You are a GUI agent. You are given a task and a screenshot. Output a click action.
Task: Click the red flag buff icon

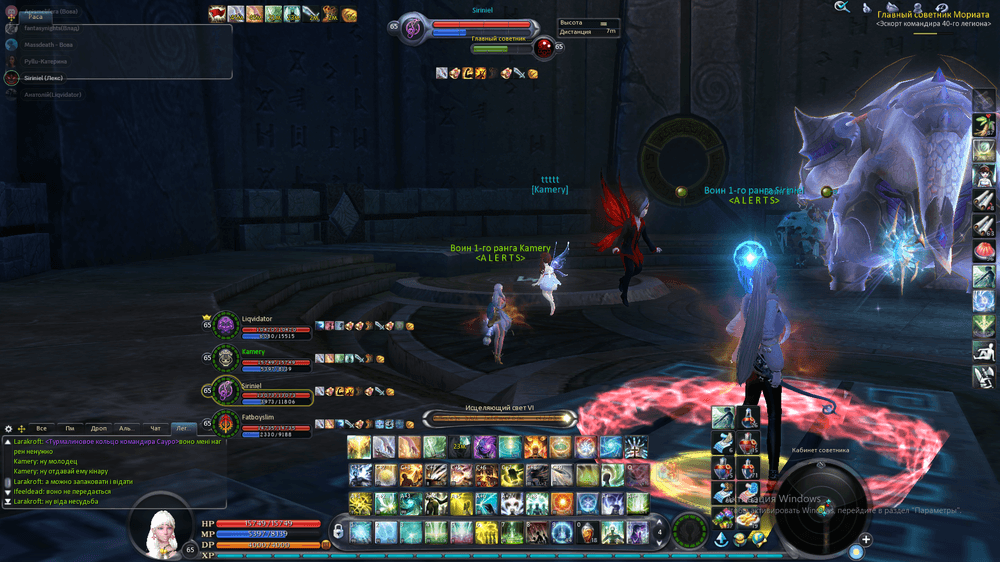pyautogui.click(x=217, y=13)
